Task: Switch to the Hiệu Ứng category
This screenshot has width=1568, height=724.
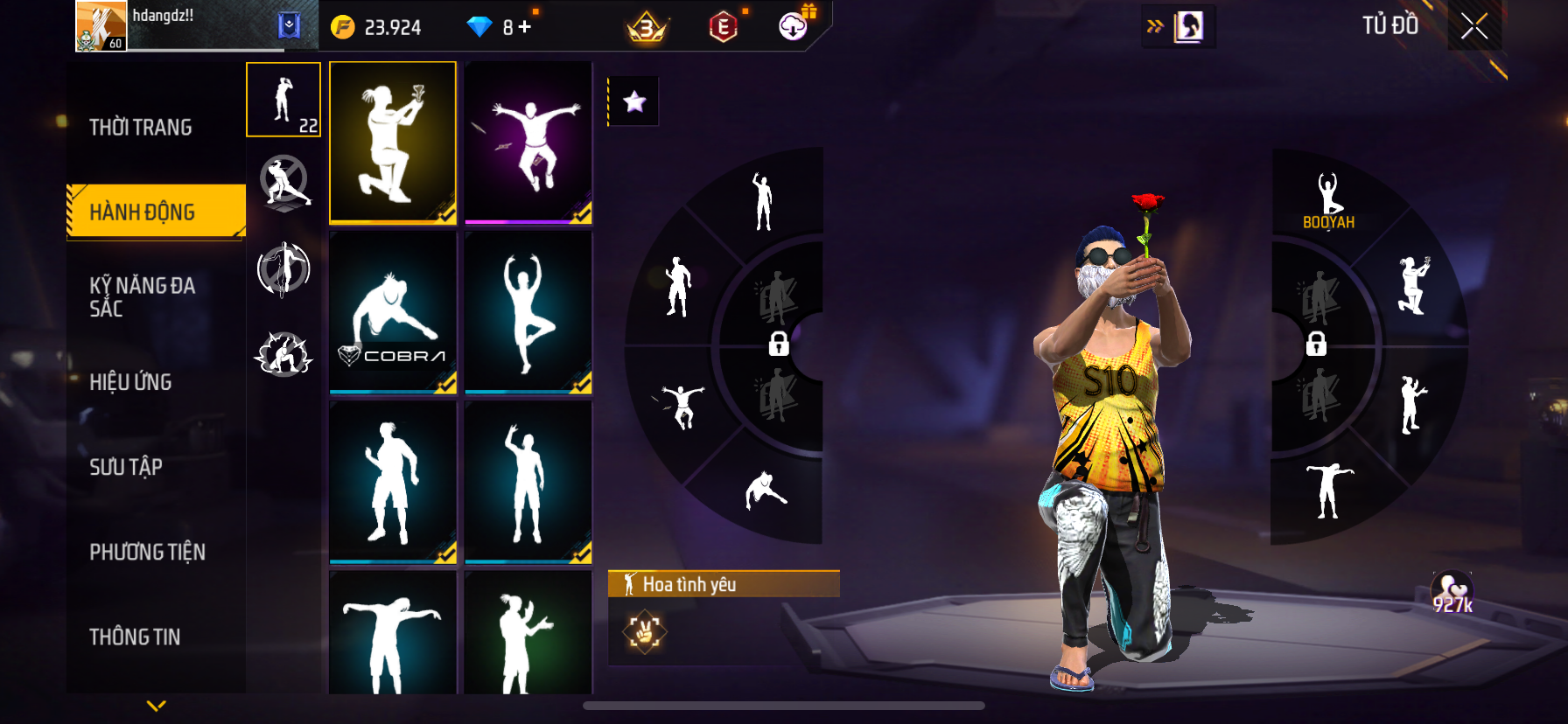Action: (x=130, y=382)
